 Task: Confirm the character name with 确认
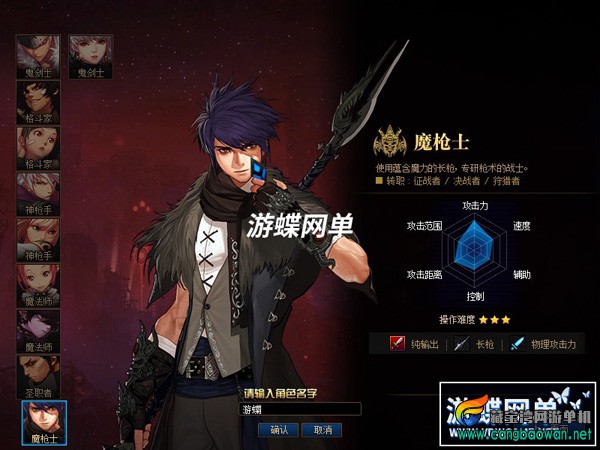point(279,429)
